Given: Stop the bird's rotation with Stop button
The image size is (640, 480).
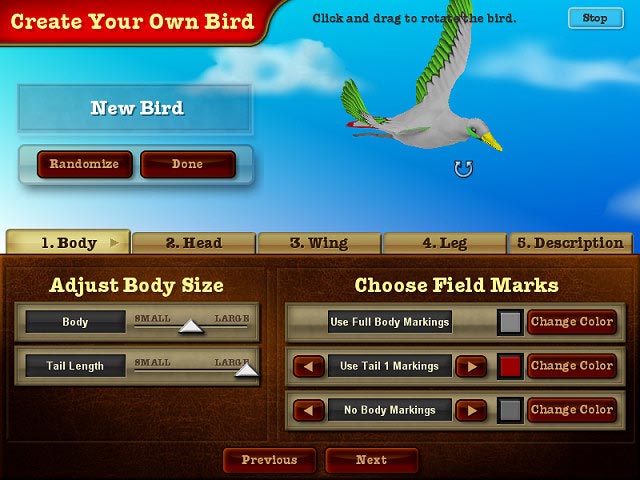Looking at the screenshot, I should pos(594,18).
